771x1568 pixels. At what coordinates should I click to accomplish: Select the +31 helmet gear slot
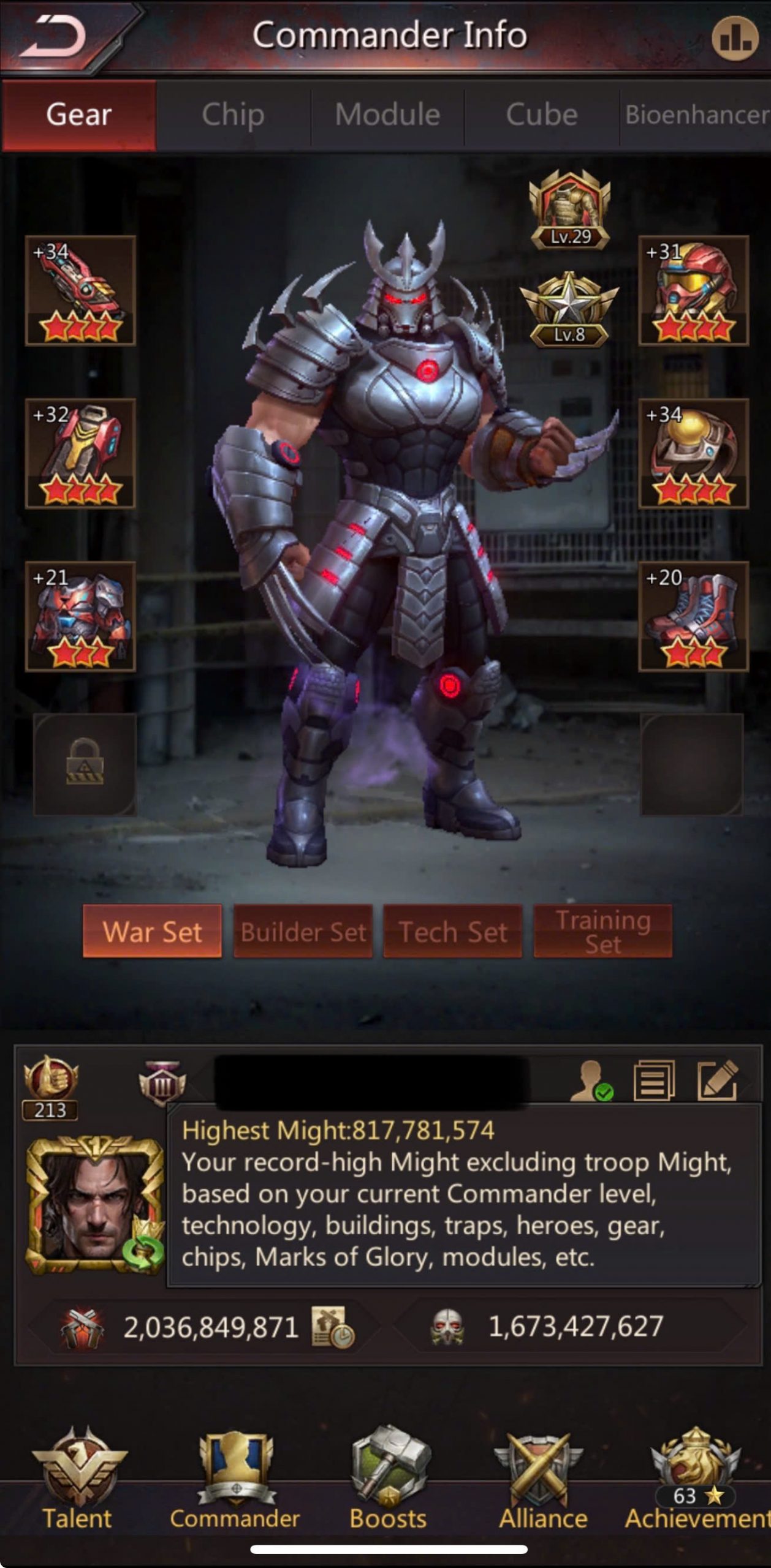[x=693, y=290]
